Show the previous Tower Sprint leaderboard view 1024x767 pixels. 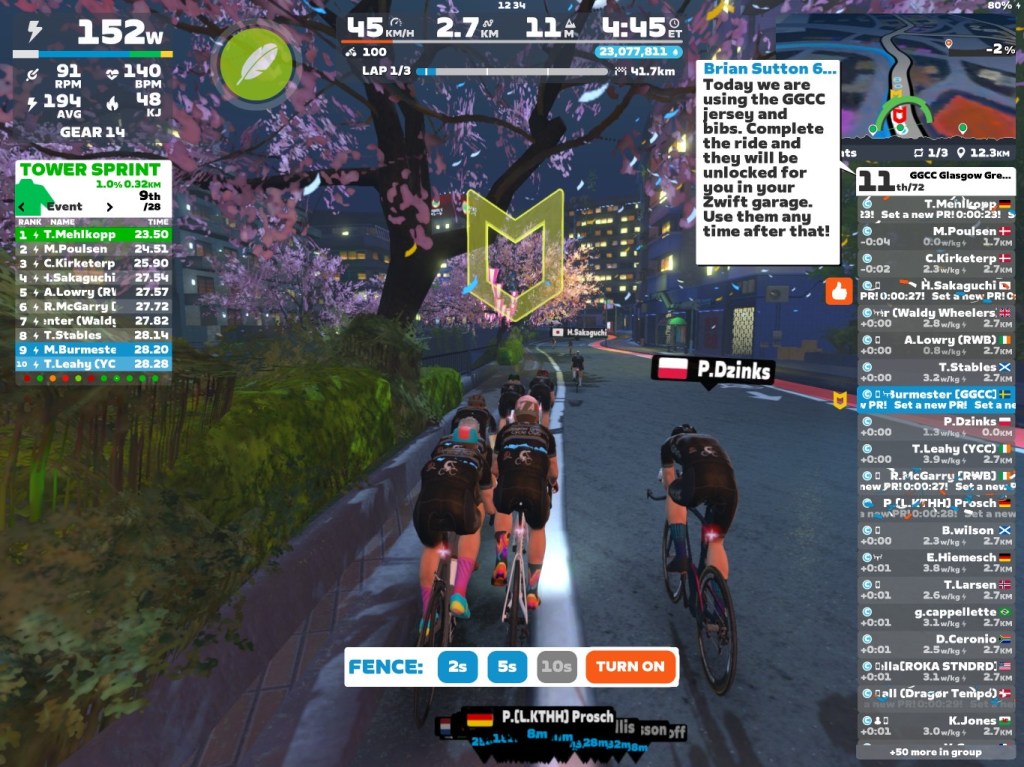pyautogui.click(x=22, y=207)
